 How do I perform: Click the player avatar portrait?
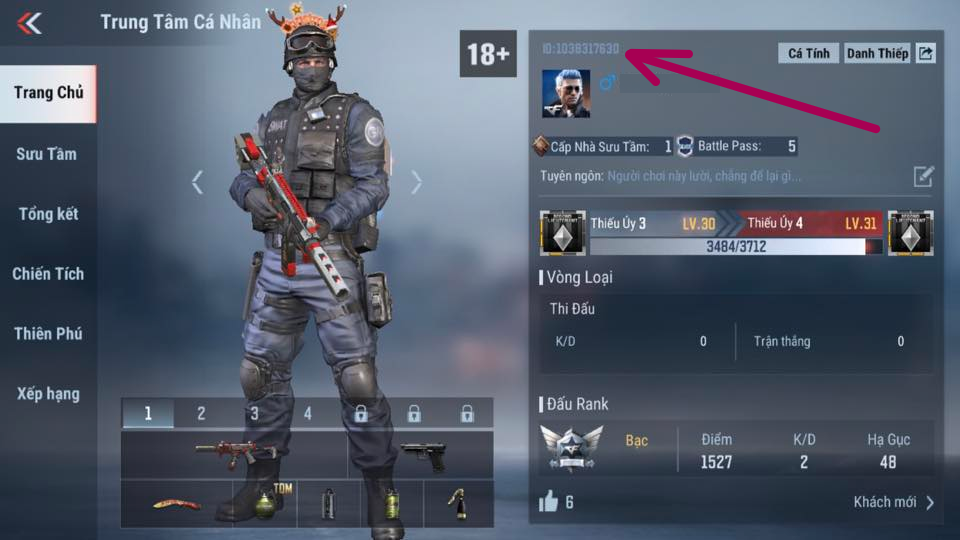click(x=565, y=93)
